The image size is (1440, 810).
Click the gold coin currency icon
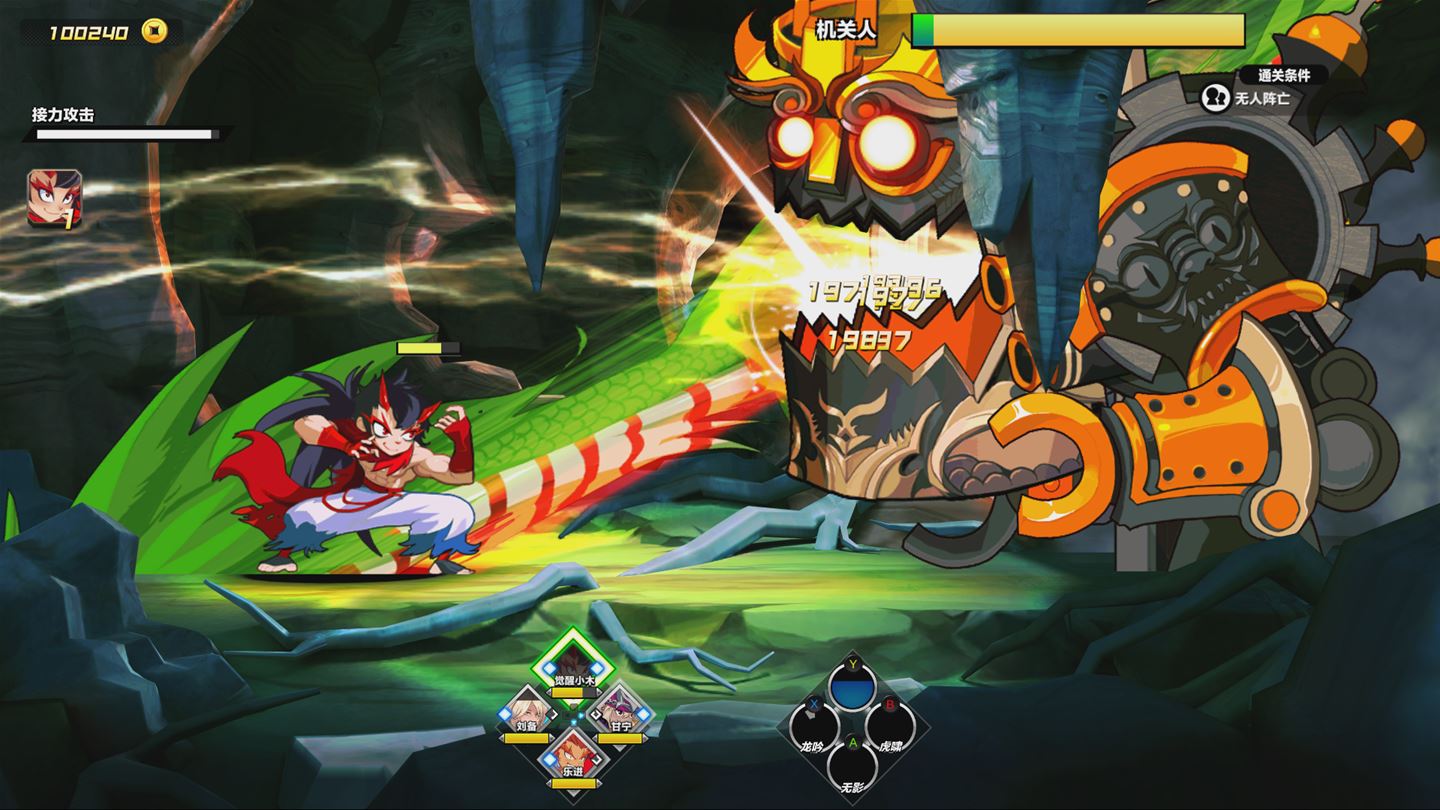(154, 31)
